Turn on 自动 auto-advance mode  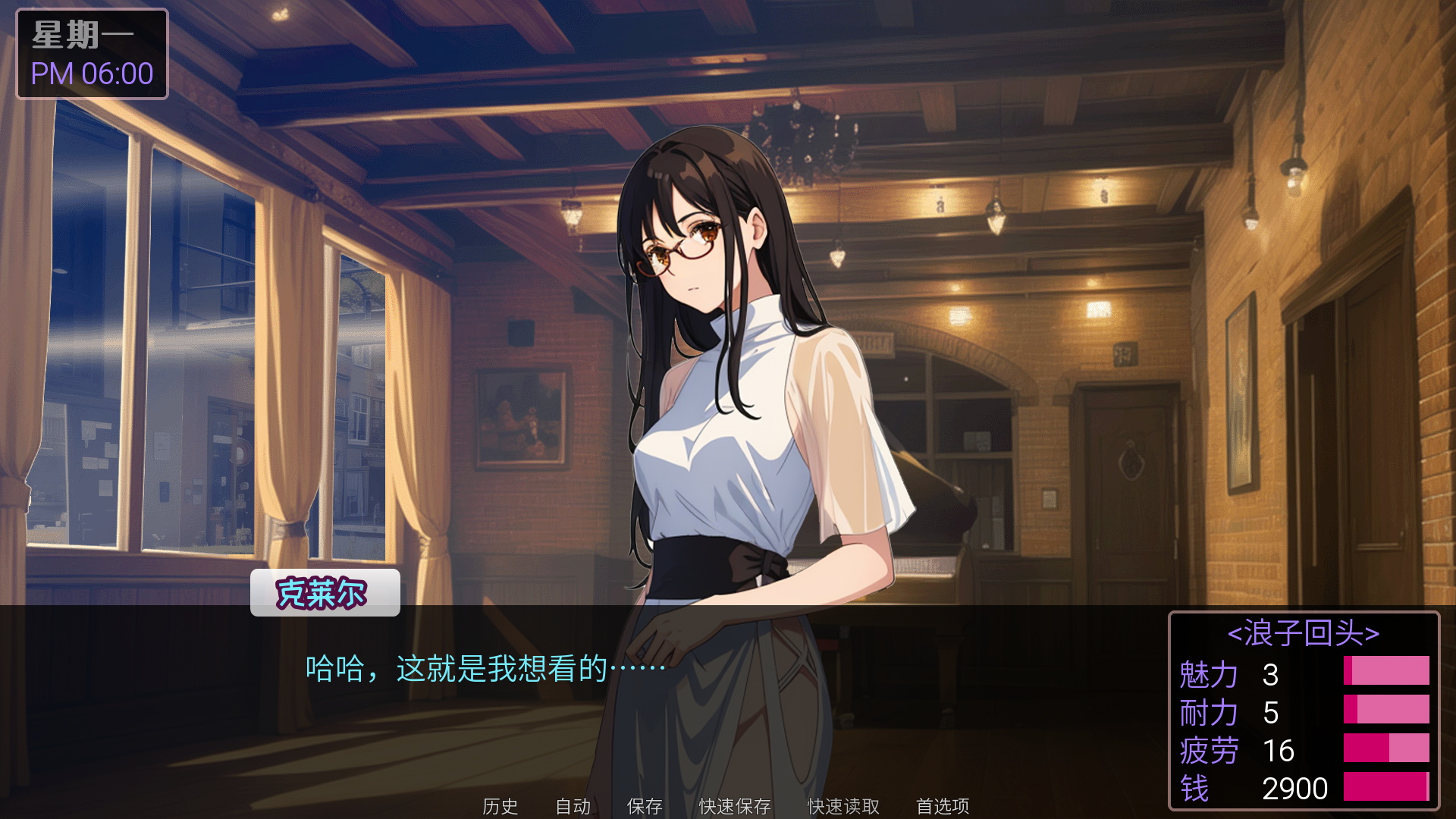click(x=573, y=805)
